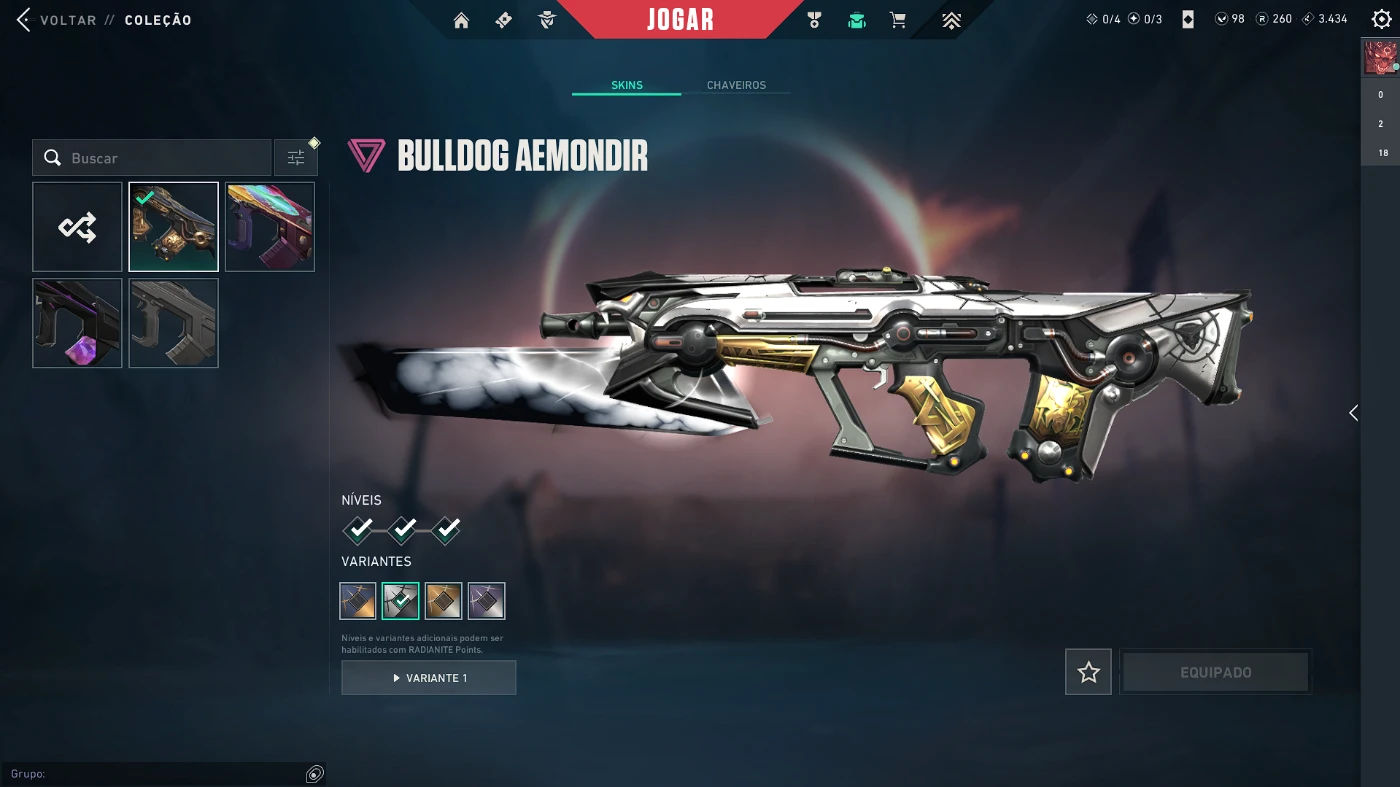Screen dimensions: 1400x787
Task: Open the shopping cart store icon
Action: (898, 20)
